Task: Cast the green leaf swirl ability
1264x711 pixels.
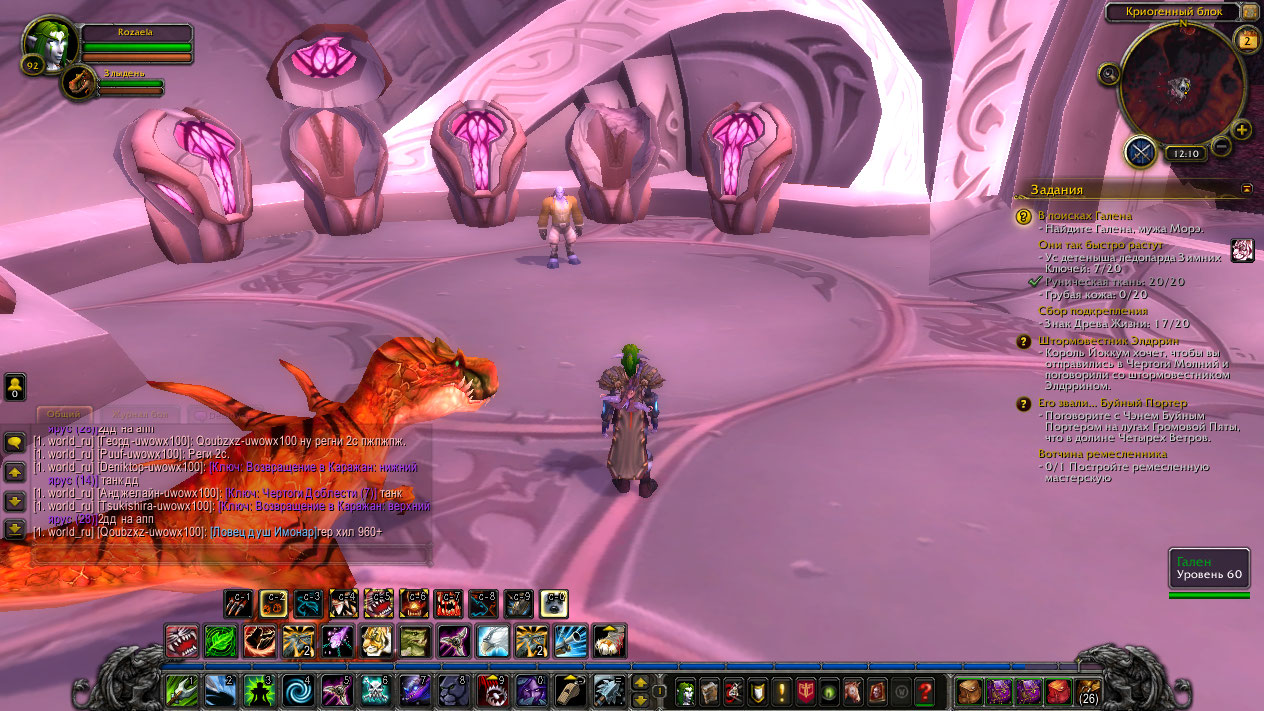Action: (220, 641)
